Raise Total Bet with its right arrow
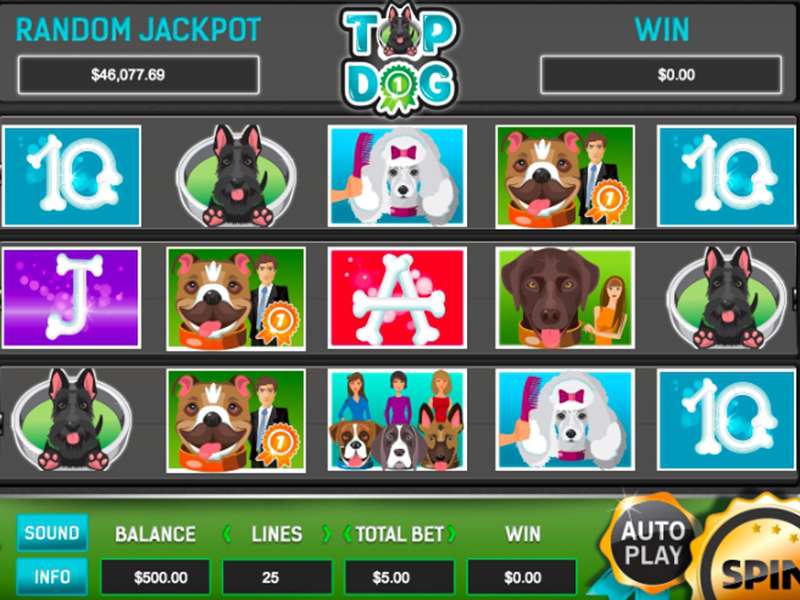The height and width of the screenshot is (600, 800). [x=452, y=534]
